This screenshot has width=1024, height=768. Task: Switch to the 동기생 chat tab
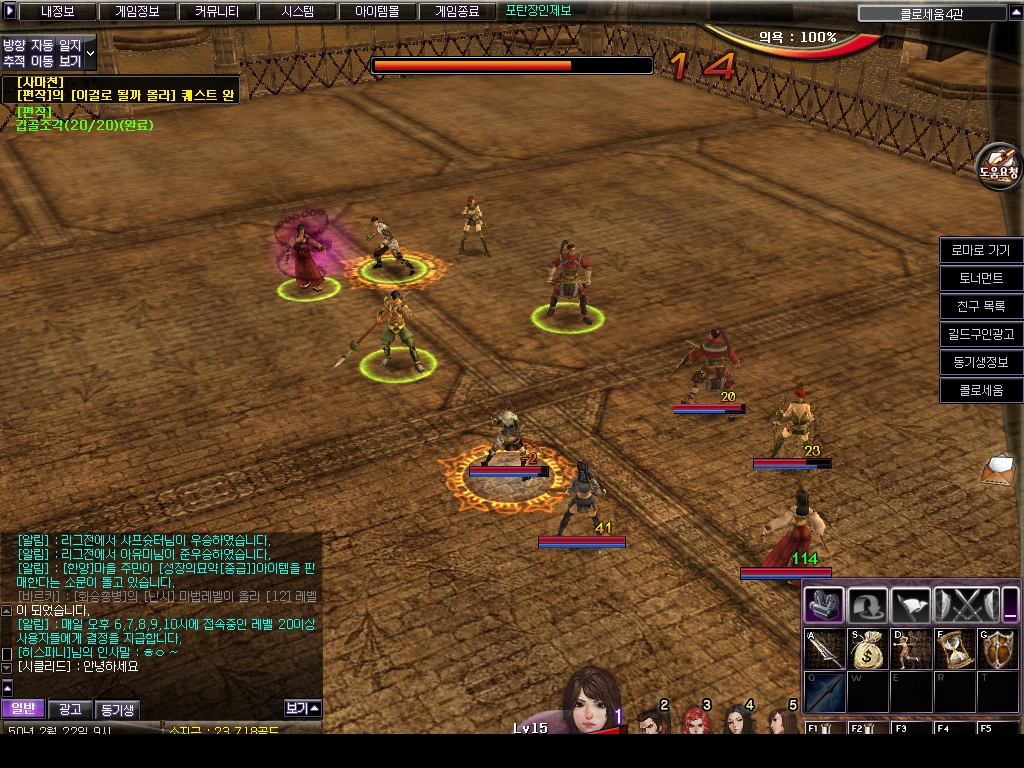coord(116,709)
